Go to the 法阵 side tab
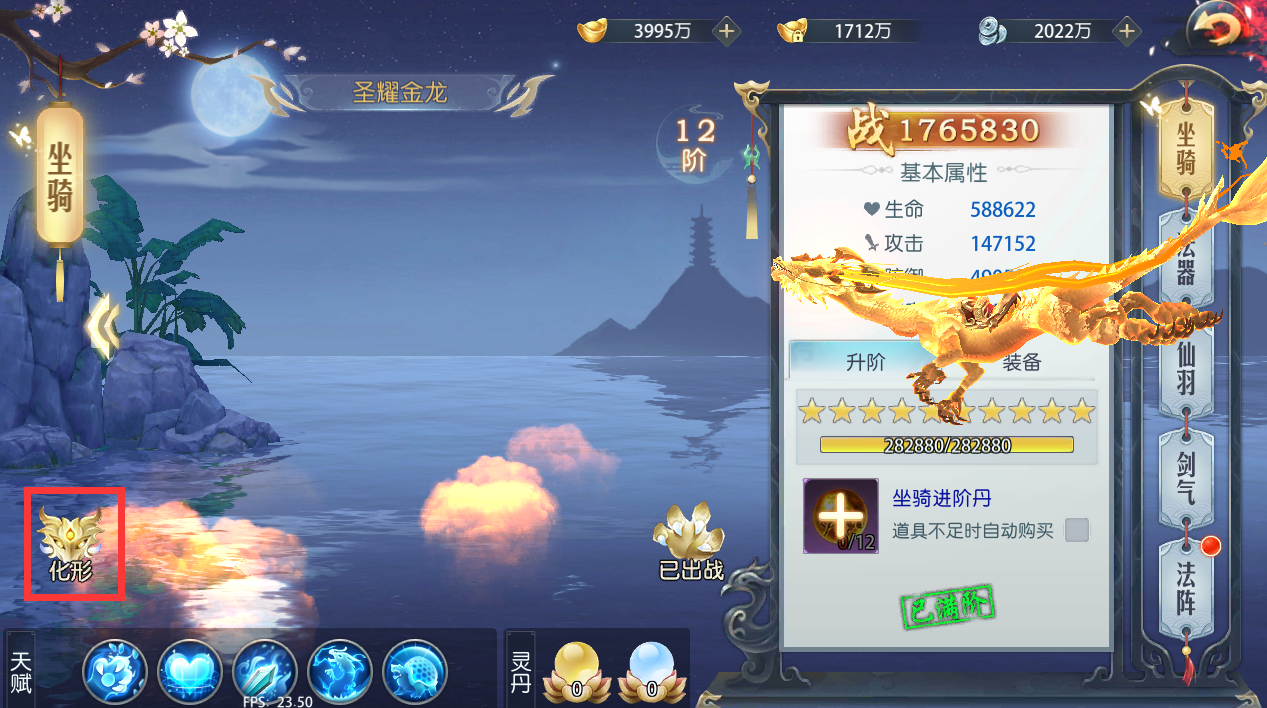Screen dimensions: 1267x708 (x=1186, y=589)
